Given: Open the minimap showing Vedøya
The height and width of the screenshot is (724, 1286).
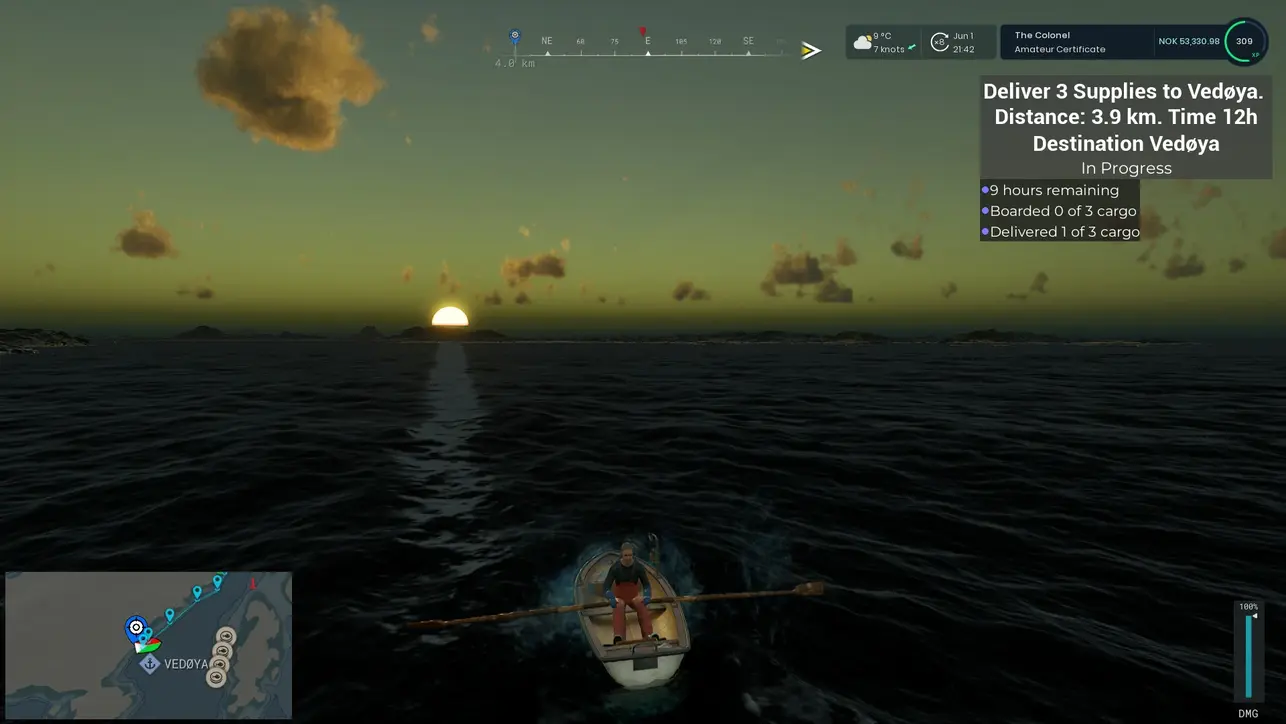Looking at the screenshot, I should [148, 644].
